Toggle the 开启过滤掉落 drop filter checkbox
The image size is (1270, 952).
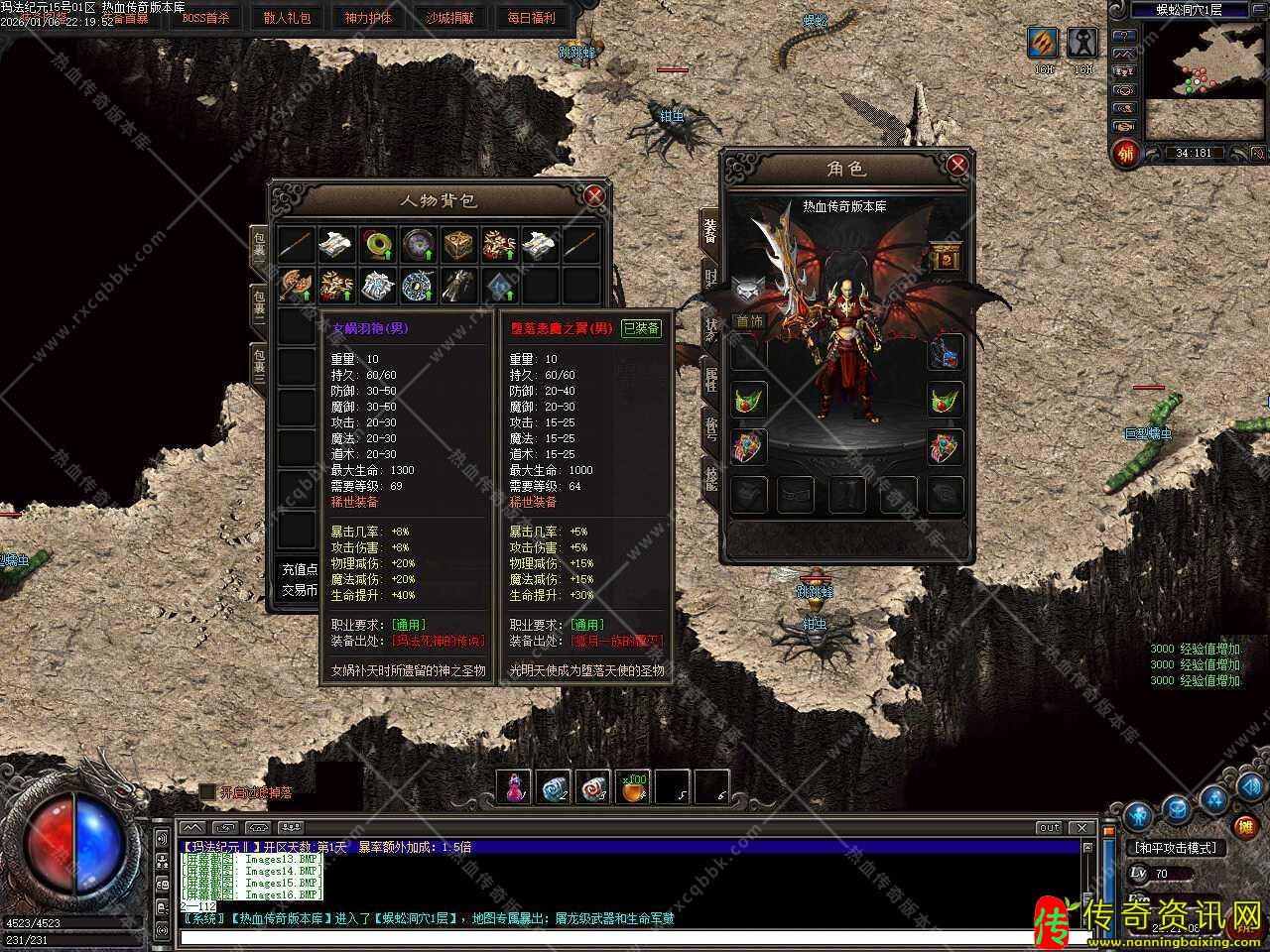(207, 792)
